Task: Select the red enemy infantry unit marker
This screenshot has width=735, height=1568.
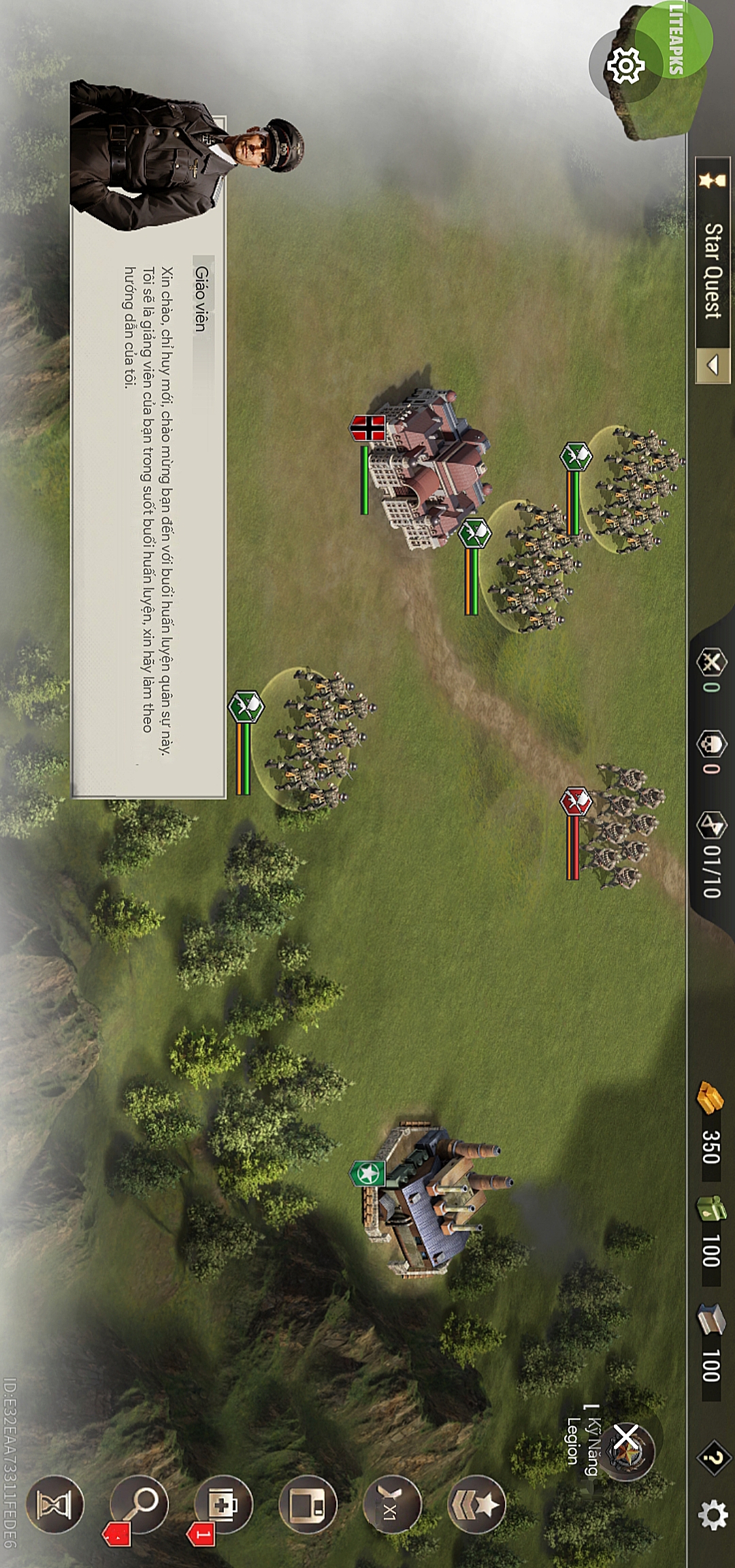Action: point(576,801)
